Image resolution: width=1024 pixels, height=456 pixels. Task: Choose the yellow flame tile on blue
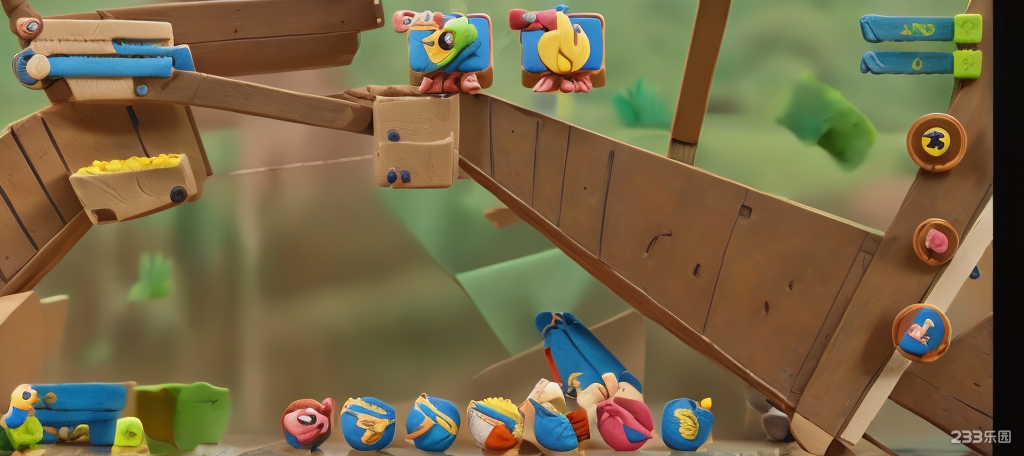point(563,48)
